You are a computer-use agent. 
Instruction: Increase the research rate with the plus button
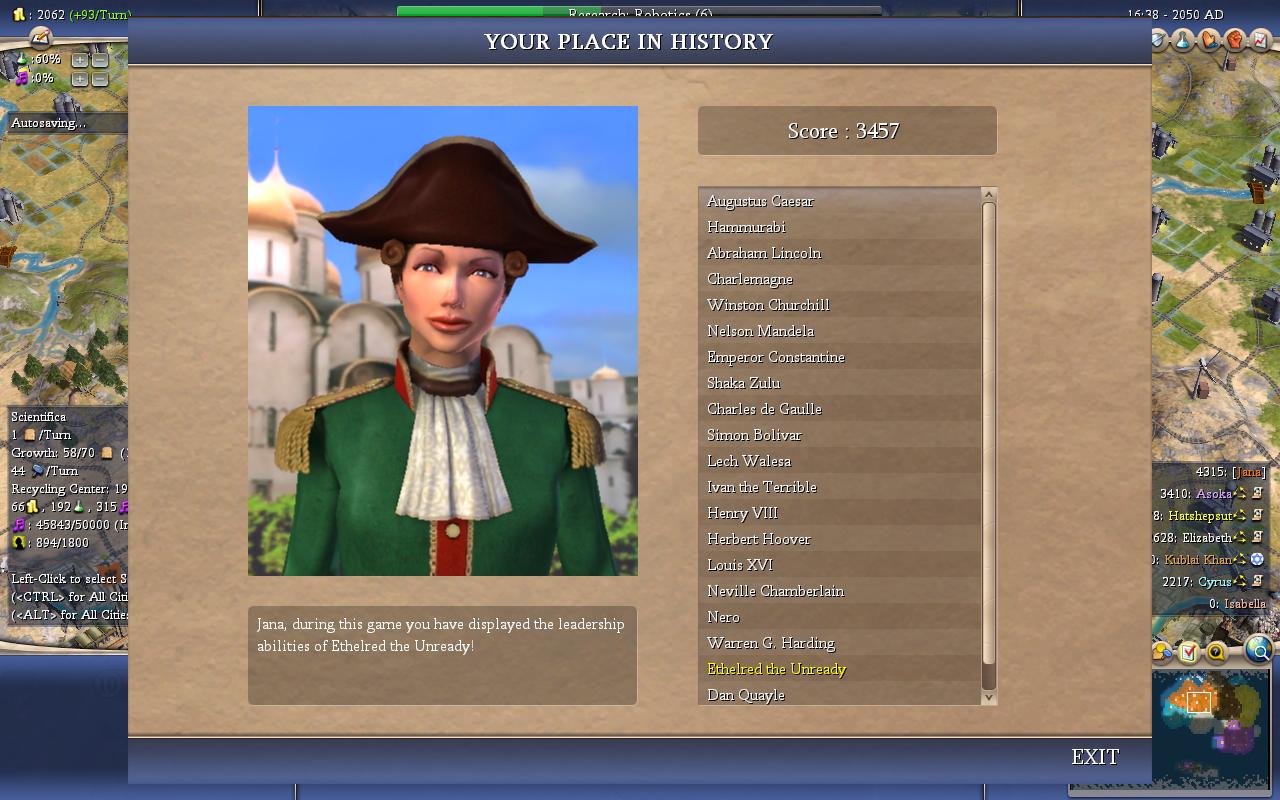(x=80, y=60)
